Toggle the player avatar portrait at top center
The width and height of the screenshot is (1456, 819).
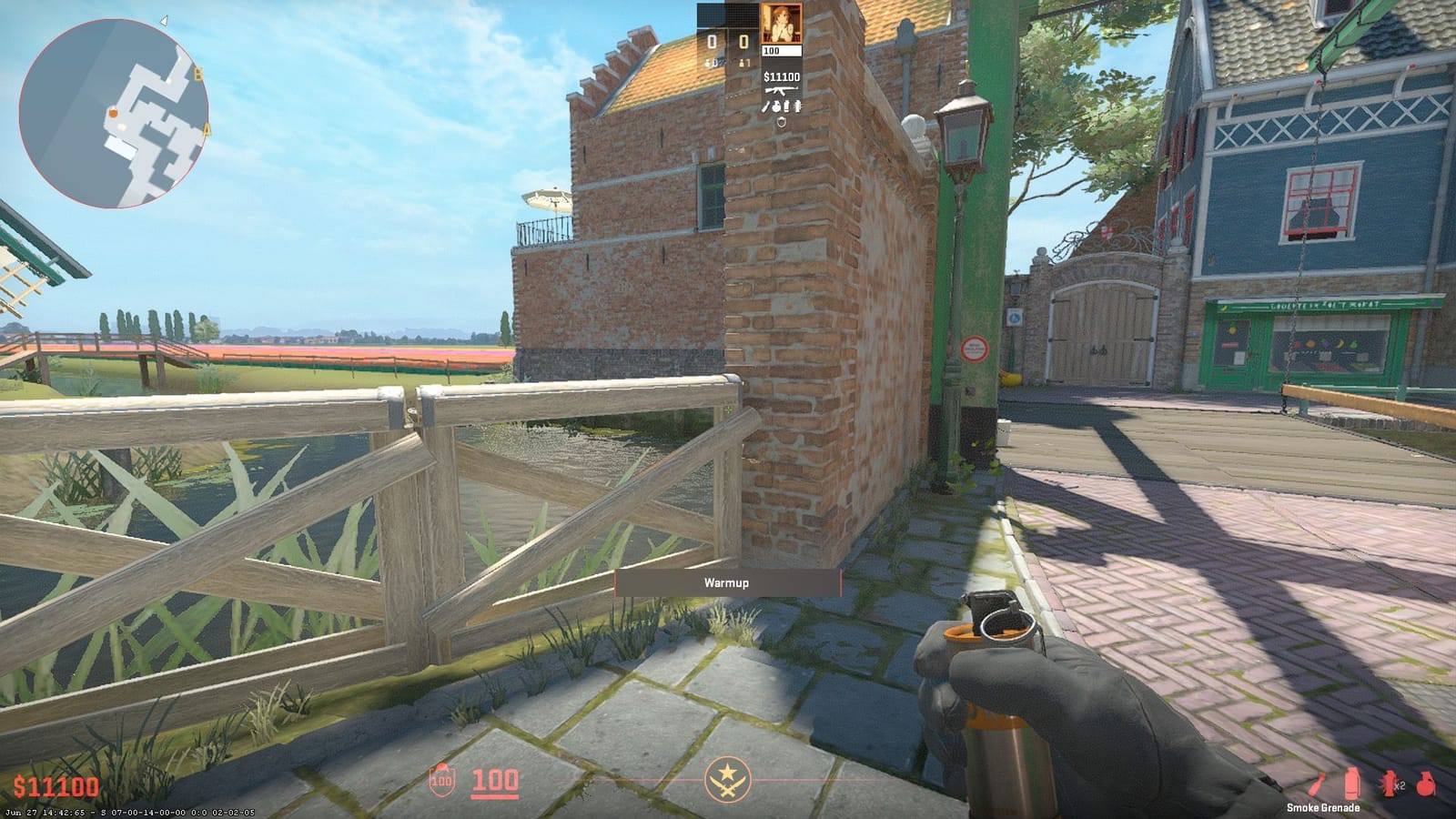(781, 25)
